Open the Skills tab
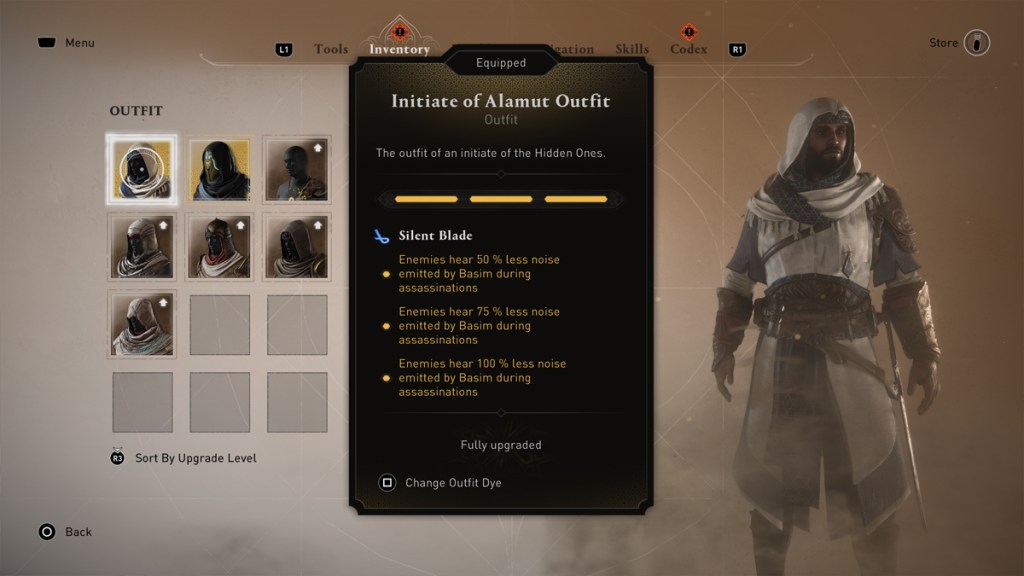1024x576 pixels. pos(632,49)
